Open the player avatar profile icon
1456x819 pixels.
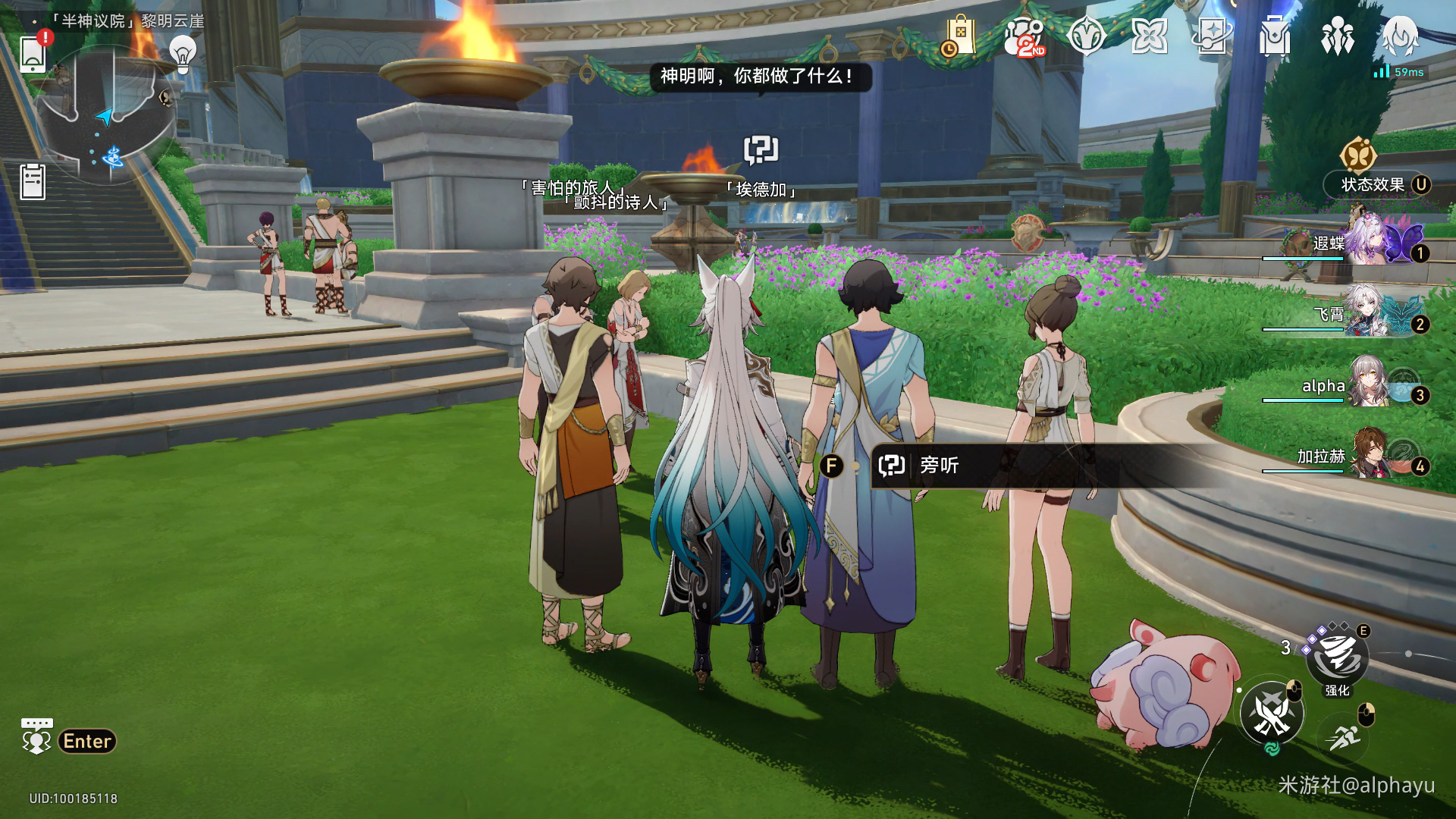[x=1400, y=36]
